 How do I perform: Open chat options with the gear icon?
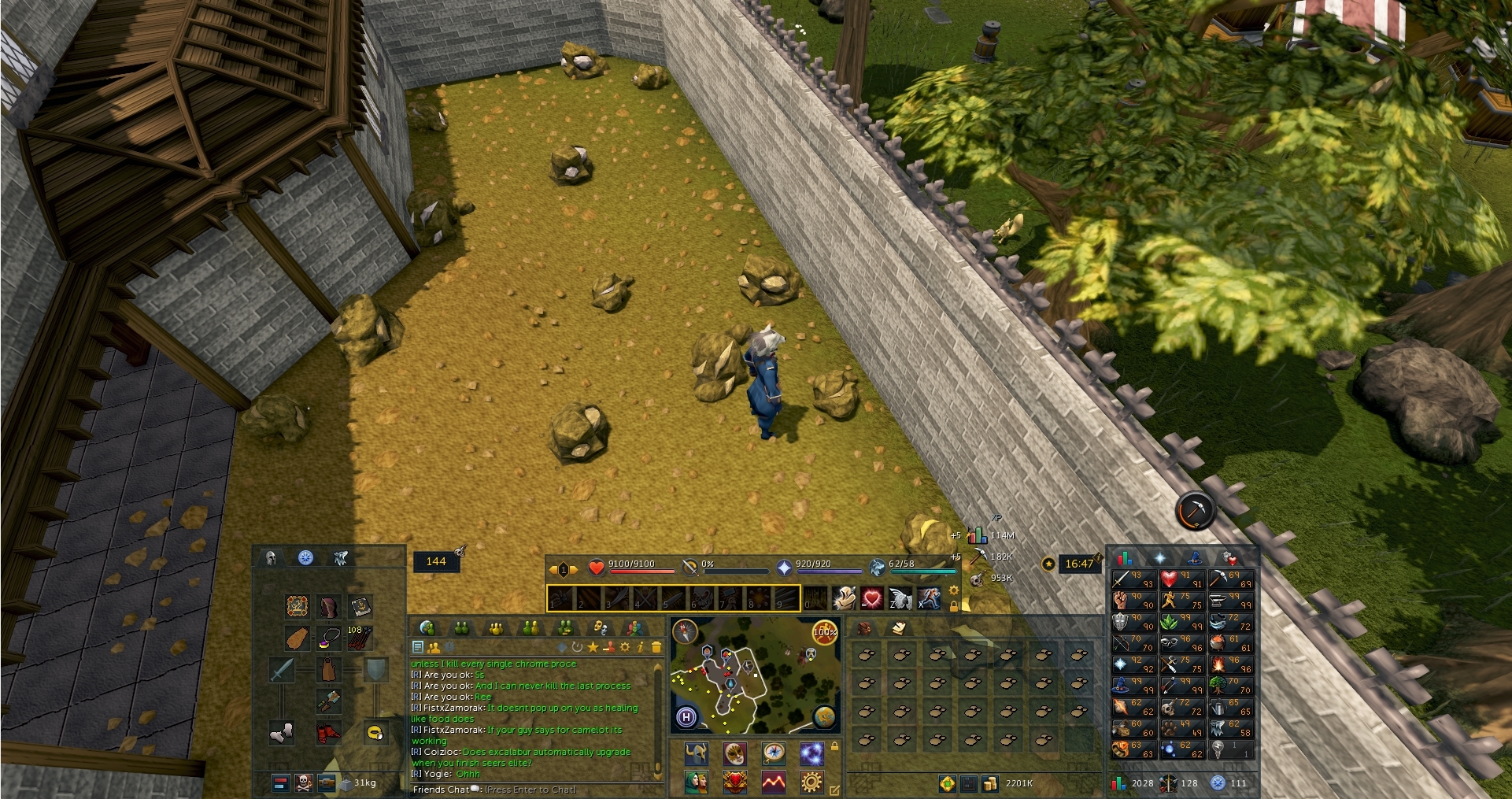[x=626, y=647]
